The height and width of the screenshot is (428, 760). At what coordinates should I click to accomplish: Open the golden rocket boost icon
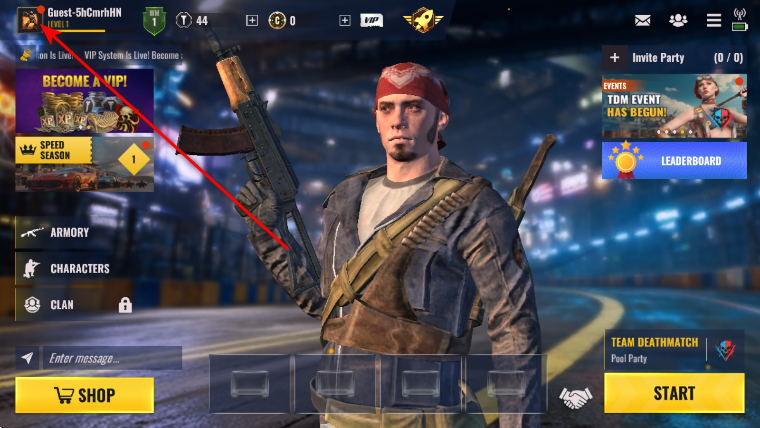tap(422, 19)
